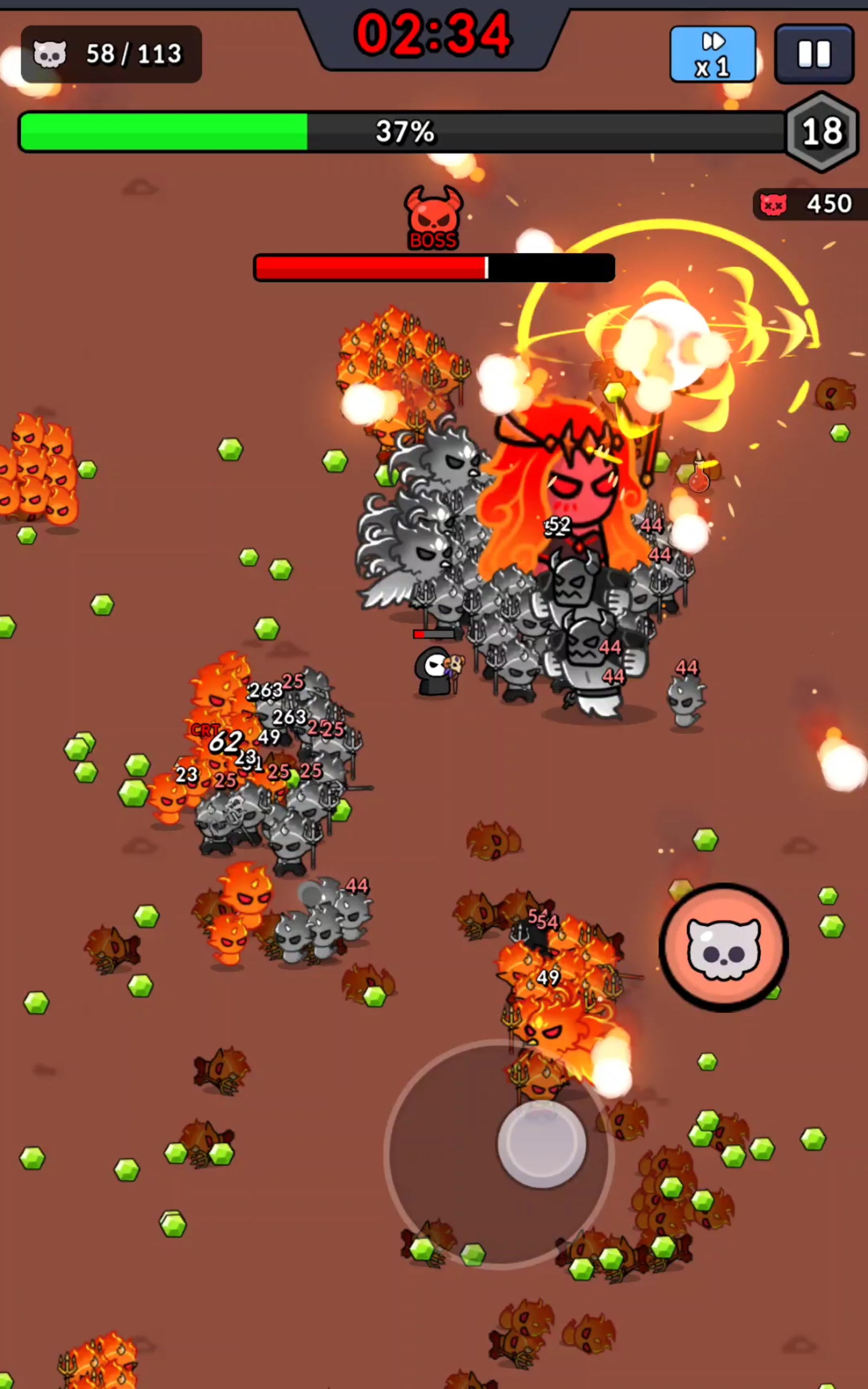Tap the virtual joystick knob
The image size is (868, 1389).
541,1143
